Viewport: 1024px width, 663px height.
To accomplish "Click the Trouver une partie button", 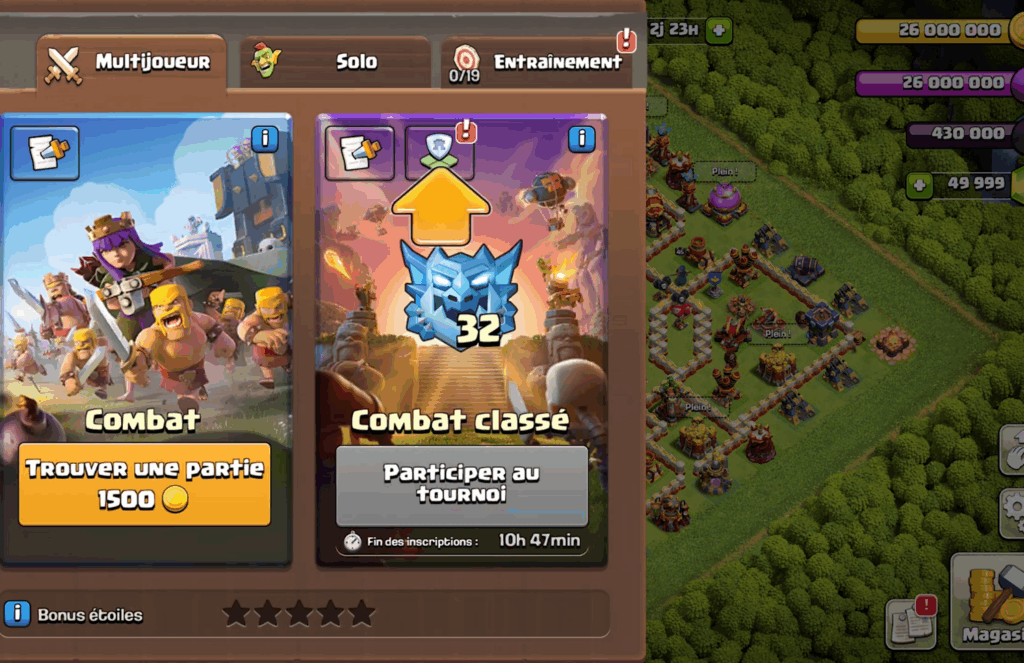I will click(x=145, y=484).
